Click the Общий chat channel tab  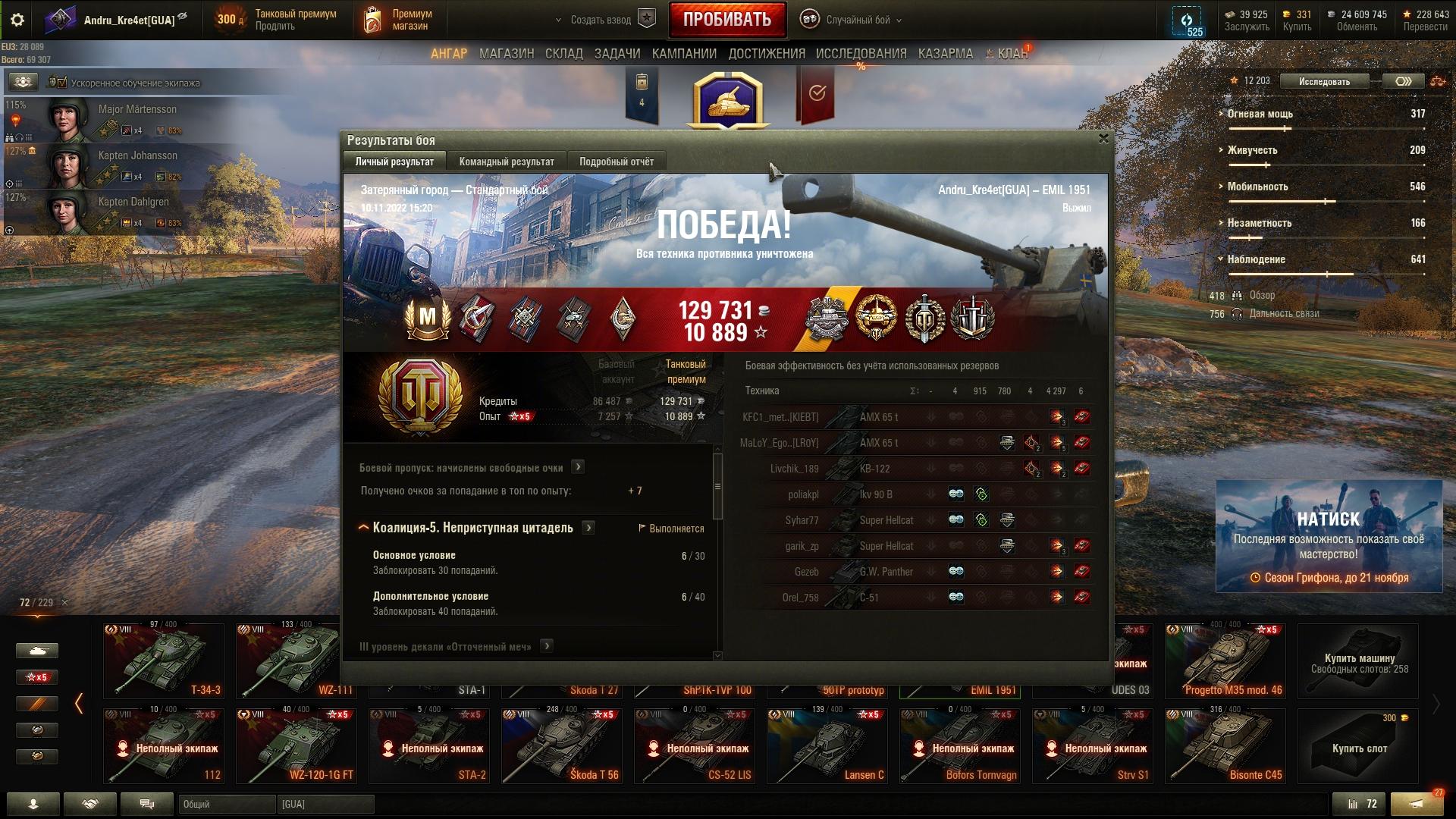click(x=227, y=804)
